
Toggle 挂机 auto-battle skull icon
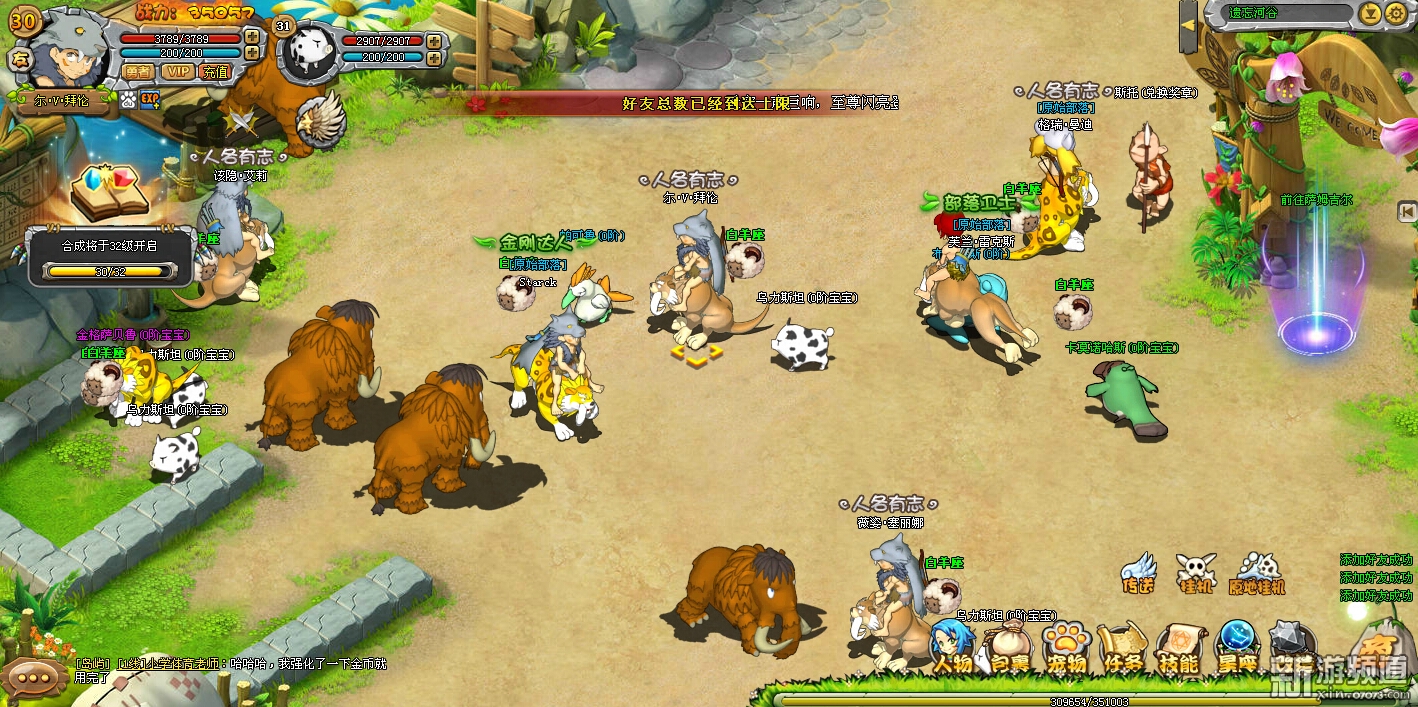(x=1196, y=573)
